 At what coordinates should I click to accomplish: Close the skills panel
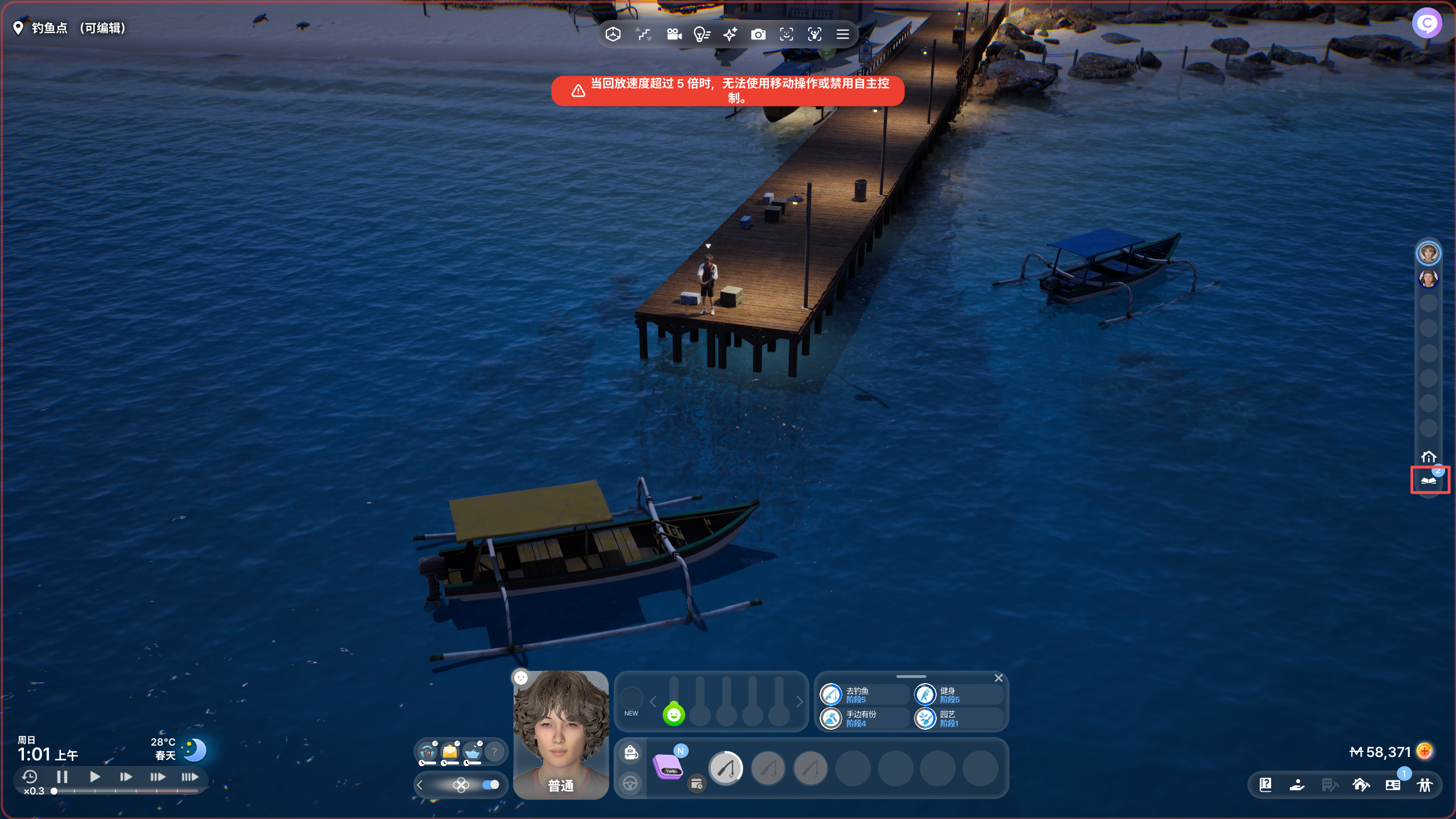pos(998,678)
